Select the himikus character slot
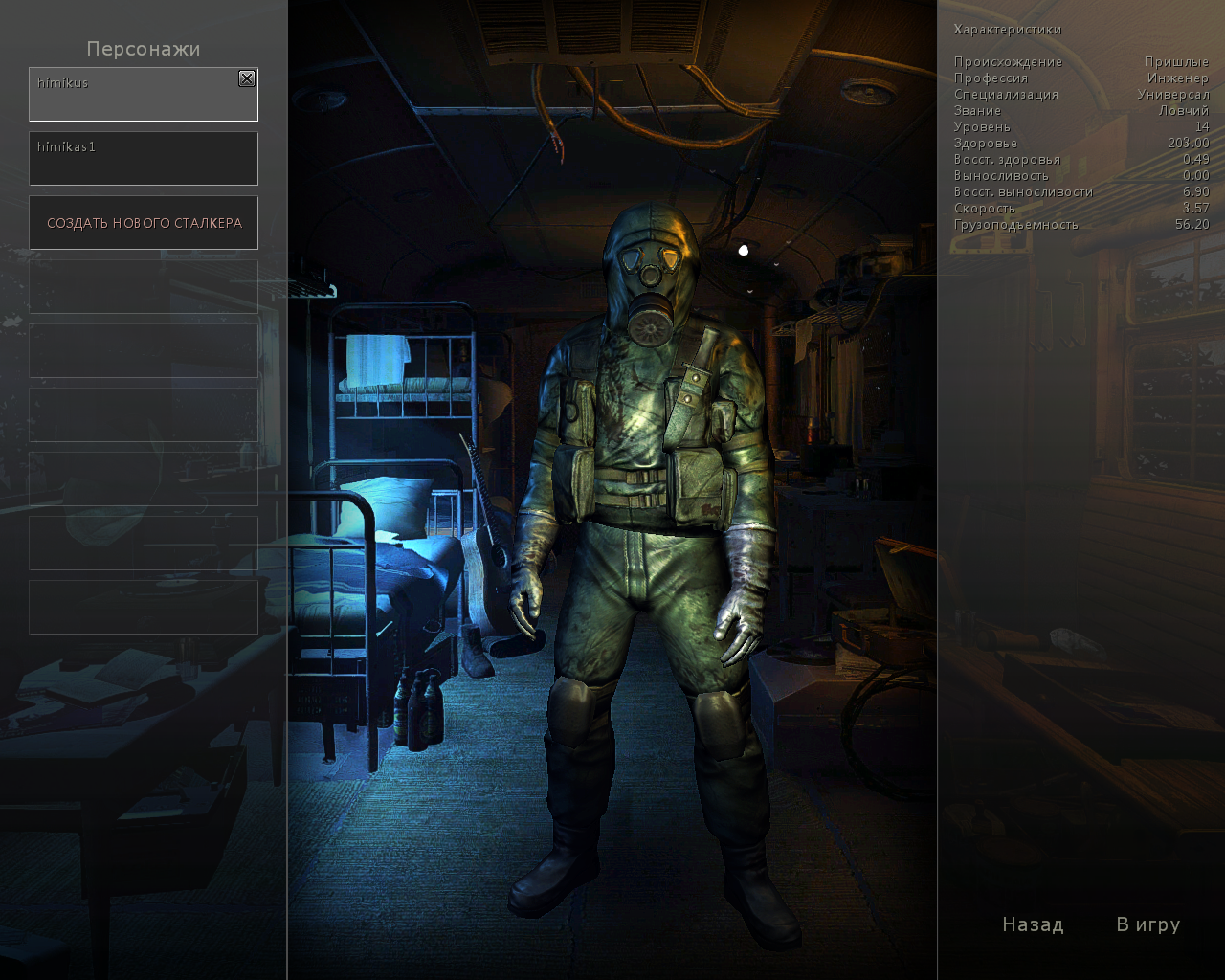 tap(134, 96)
